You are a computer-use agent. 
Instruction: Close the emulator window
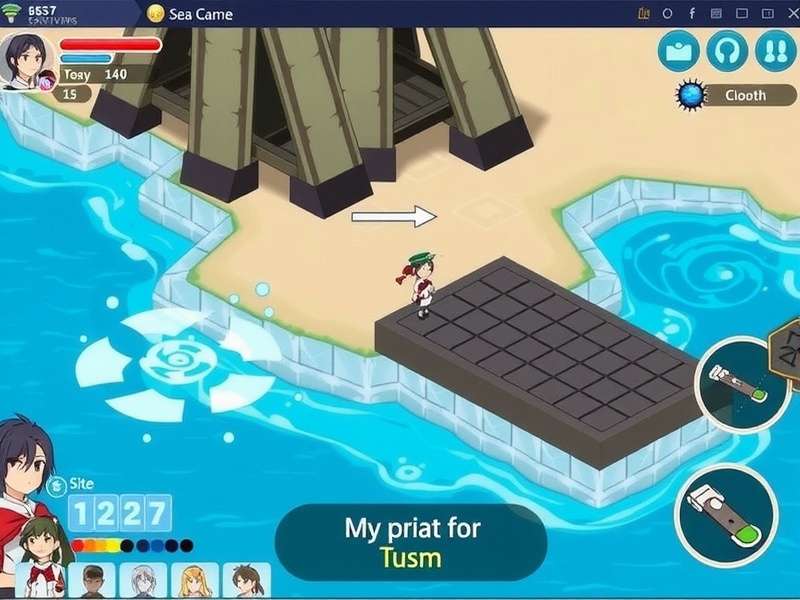(786, 13)
